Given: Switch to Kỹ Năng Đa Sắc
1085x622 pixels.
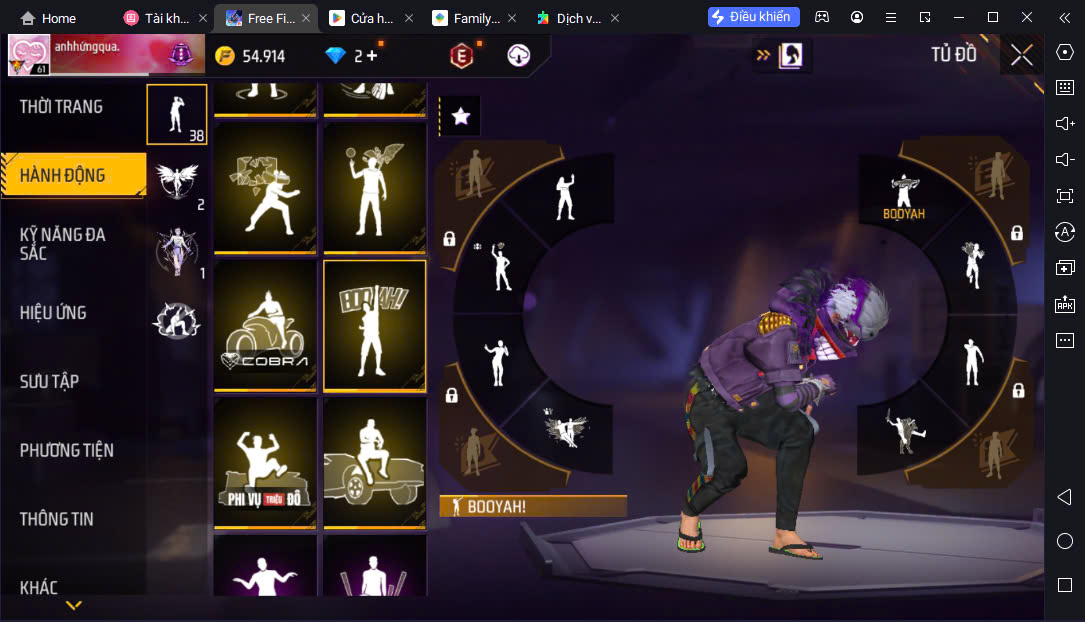Looking at the screenshot, I should pyautogui.click(x=63, y=243).
